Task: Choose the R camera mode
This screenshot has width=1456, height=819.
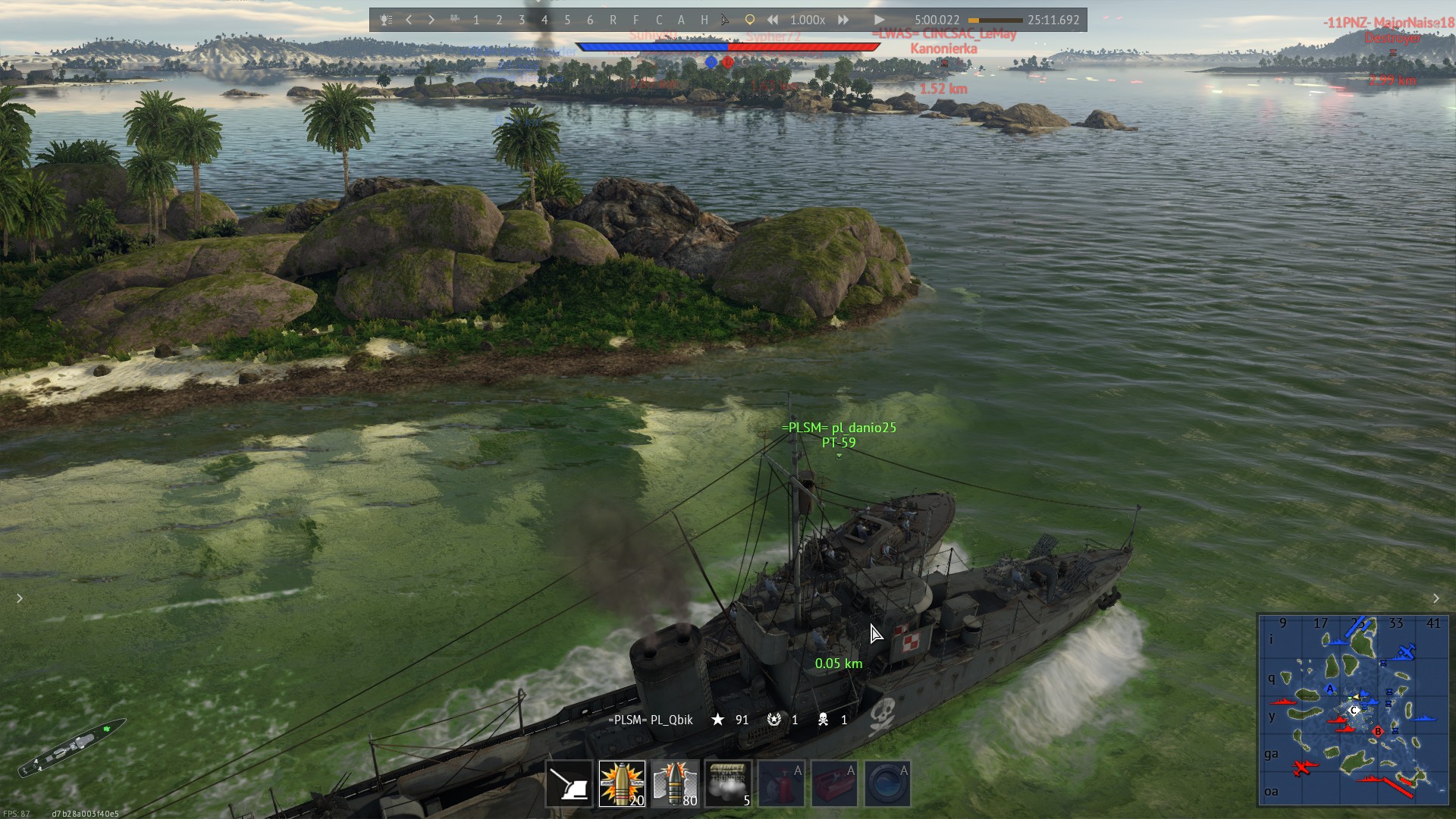Action: pyautogui.click(x=613, y=20)
